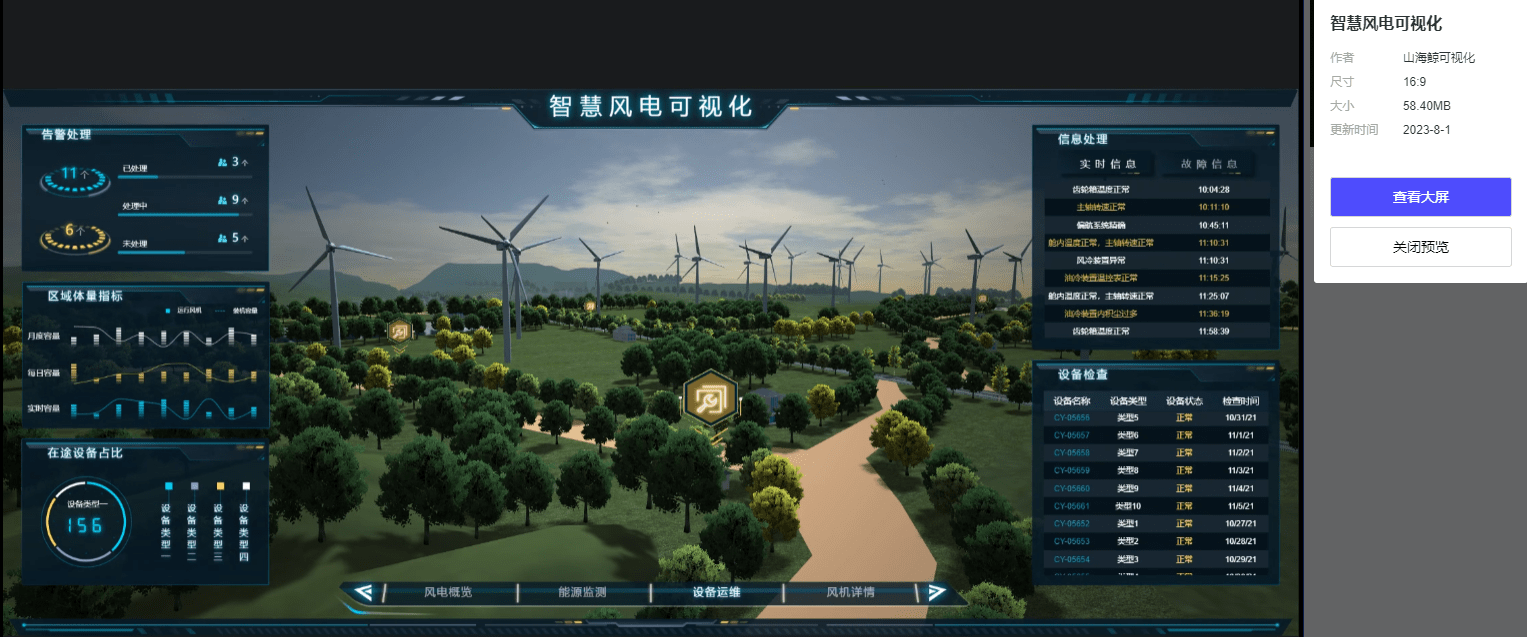
Task: Show the 实时信息 list
Action: (x=1107, y=164)
